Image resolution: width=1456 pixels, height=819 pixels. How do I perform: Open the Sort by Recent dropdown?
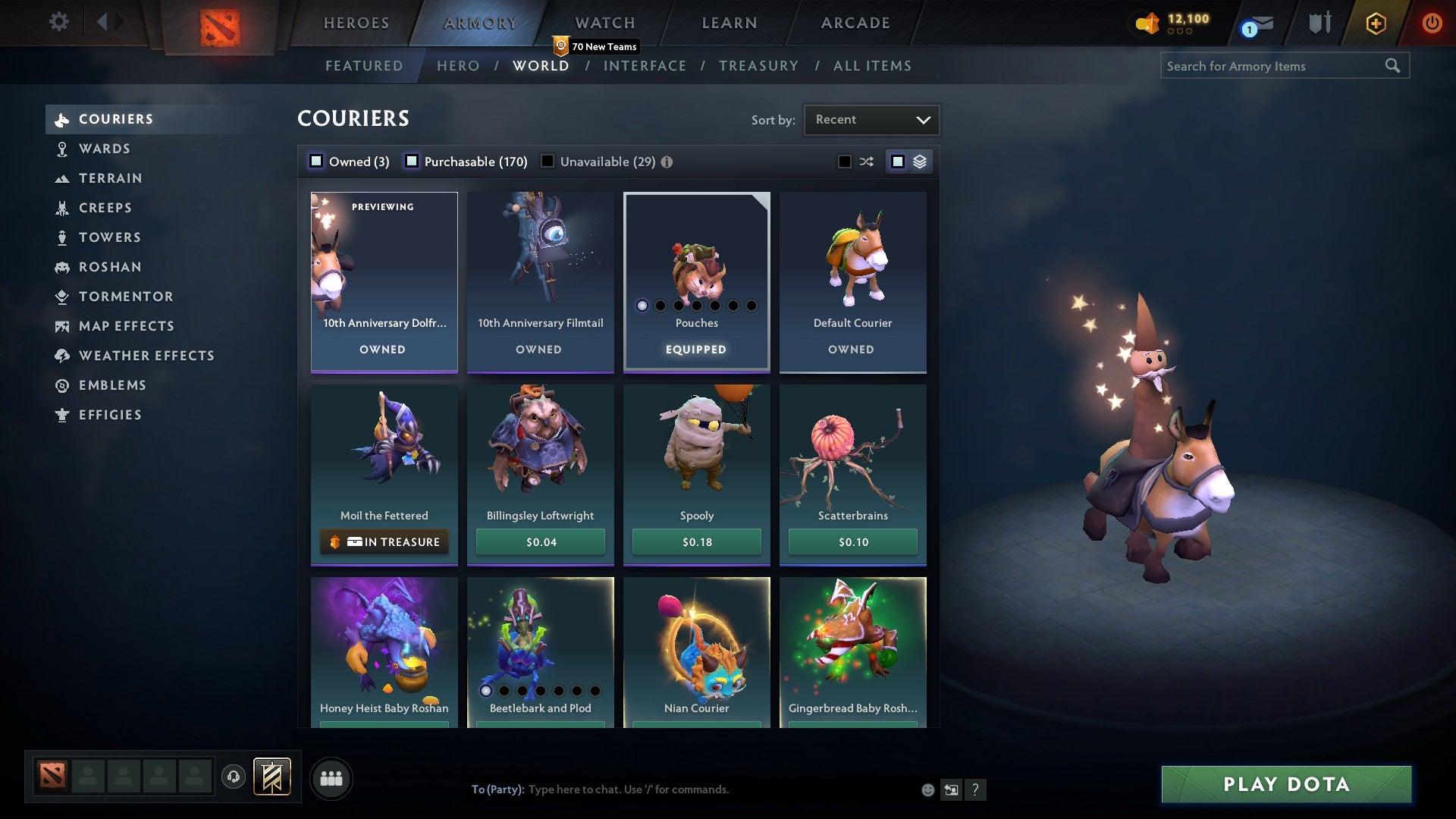click(871, 119)
